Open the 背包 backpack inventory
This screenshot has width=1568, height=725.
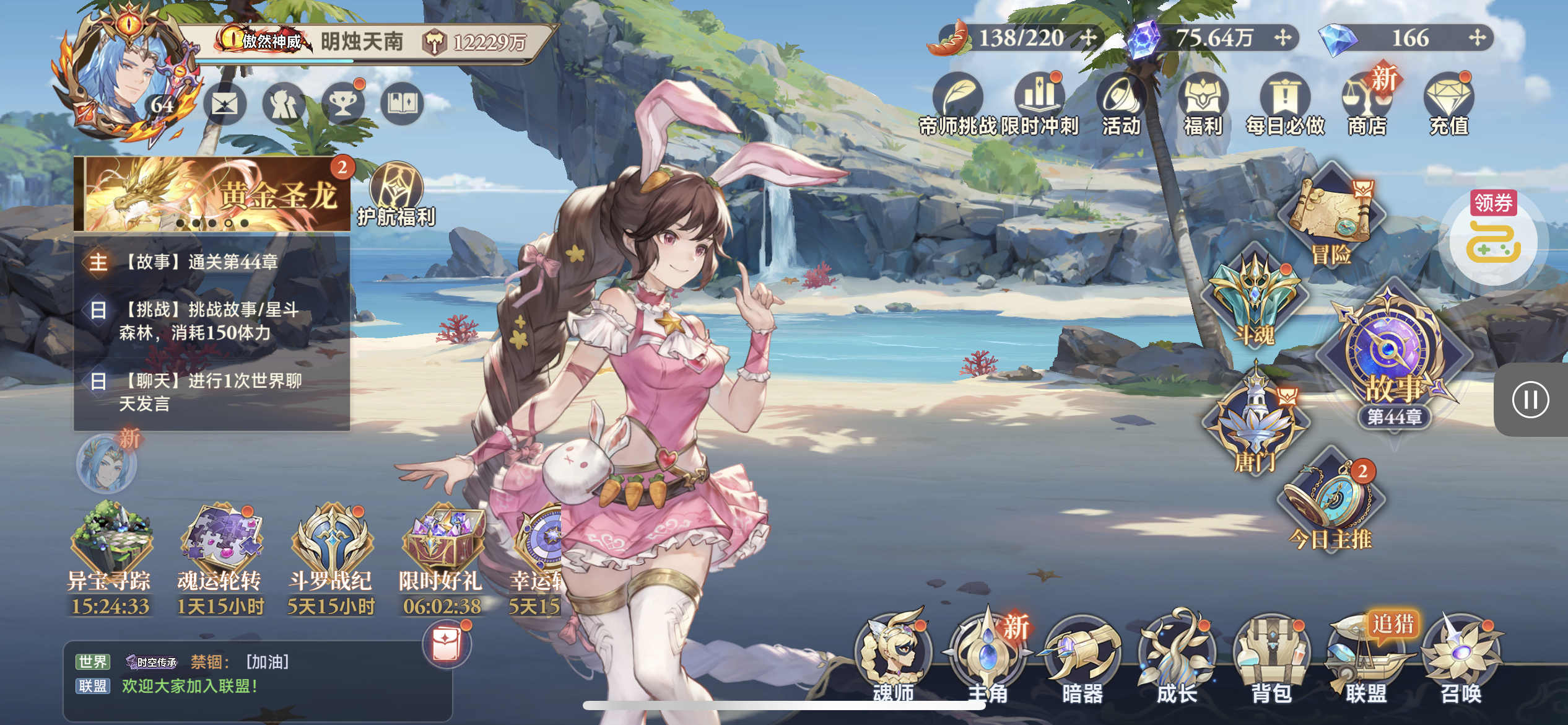[1271, 657]
